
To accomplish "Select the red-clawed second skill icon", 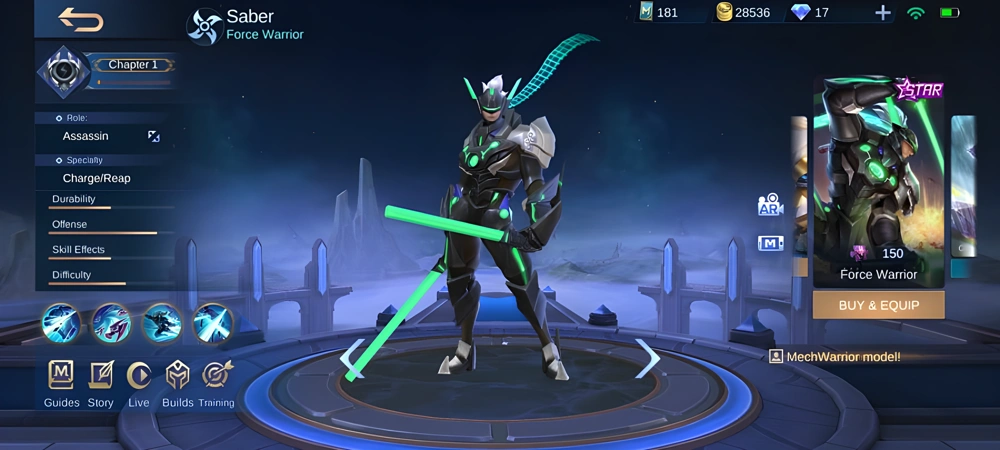I will tap(111, 324).
